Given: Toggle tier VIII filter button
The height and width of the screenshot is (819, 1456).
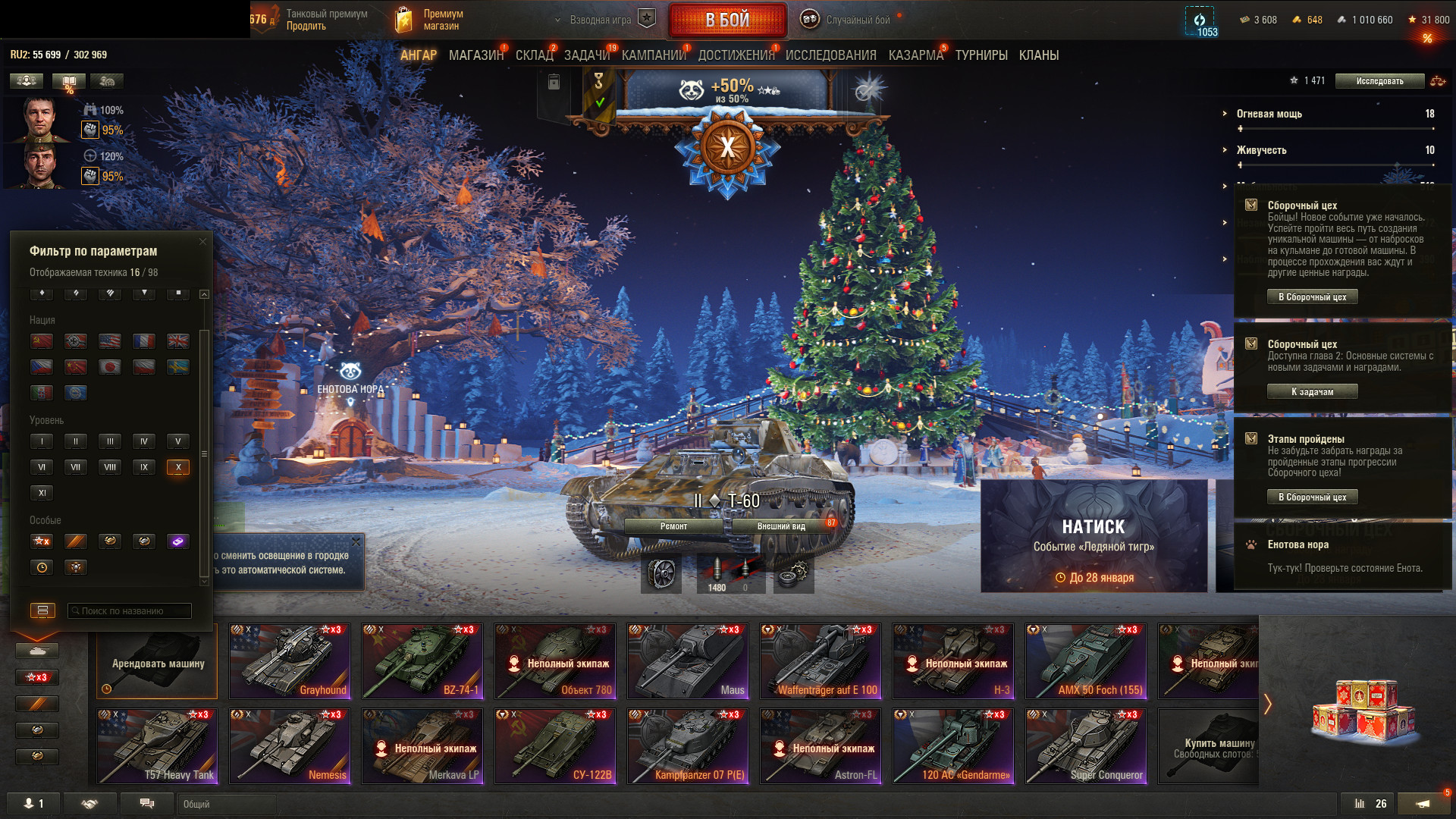Looking at the screenshot, I should [110, 467].
